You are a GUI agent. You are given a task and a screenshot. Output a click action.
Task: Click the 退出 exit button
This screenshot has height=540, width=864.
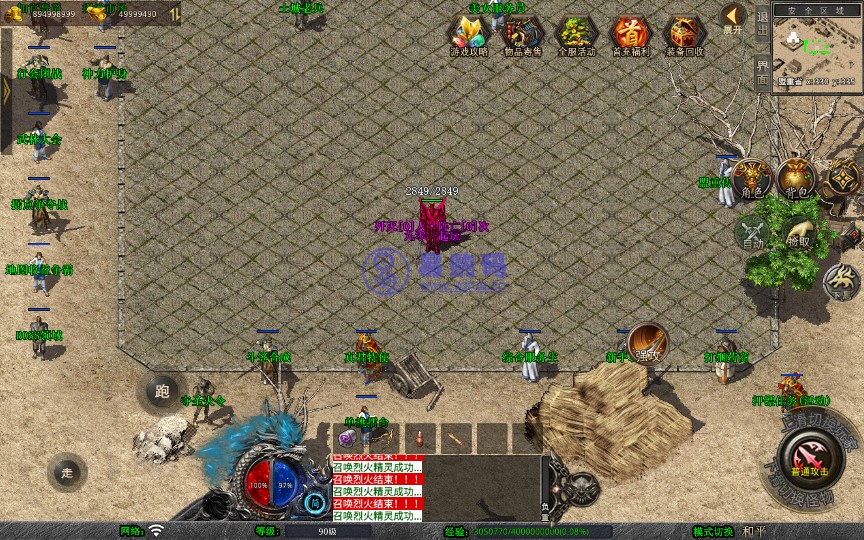(x=762, y=22)
